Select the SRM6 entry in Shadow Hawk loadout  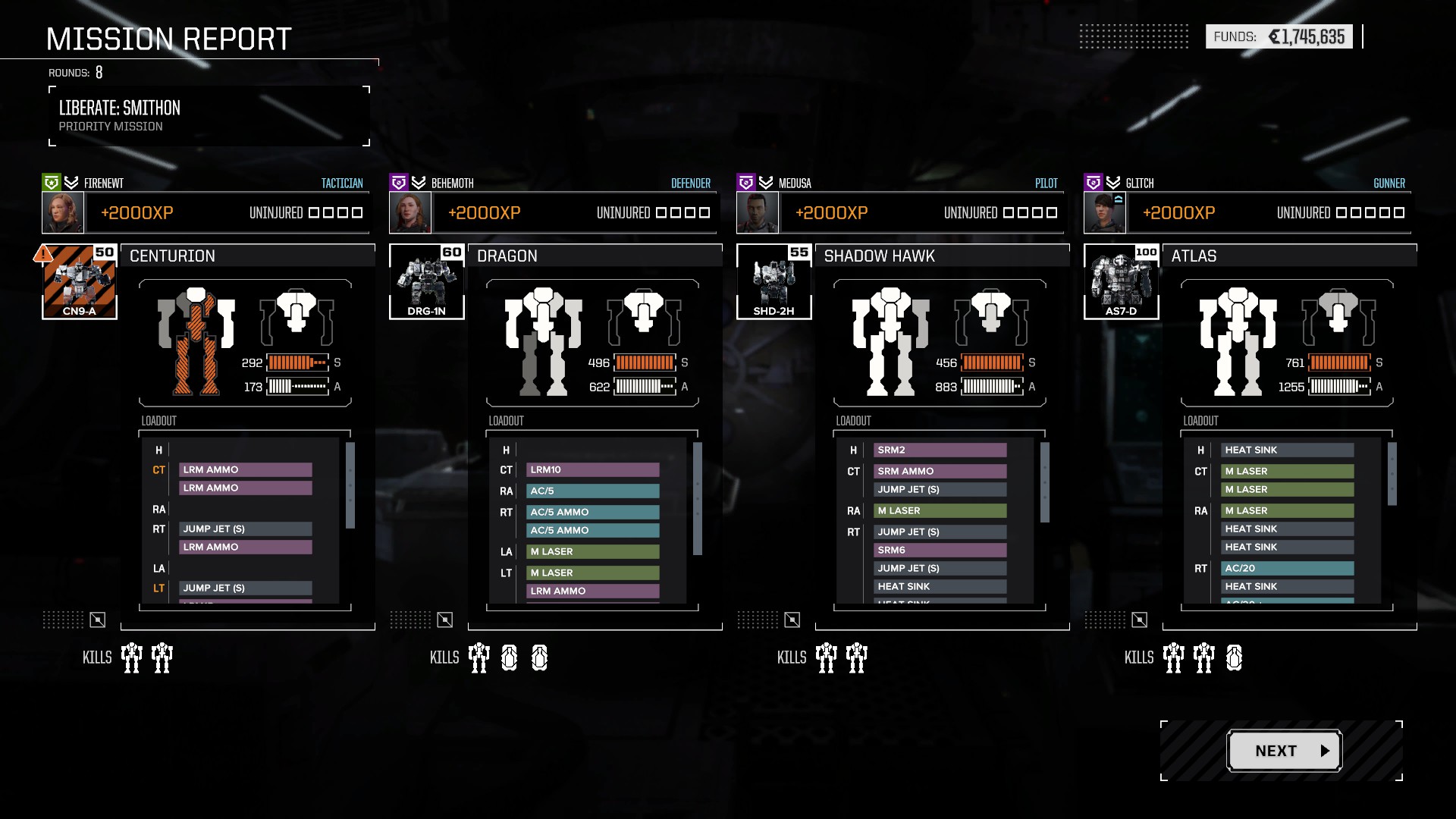tap(940, 550)
